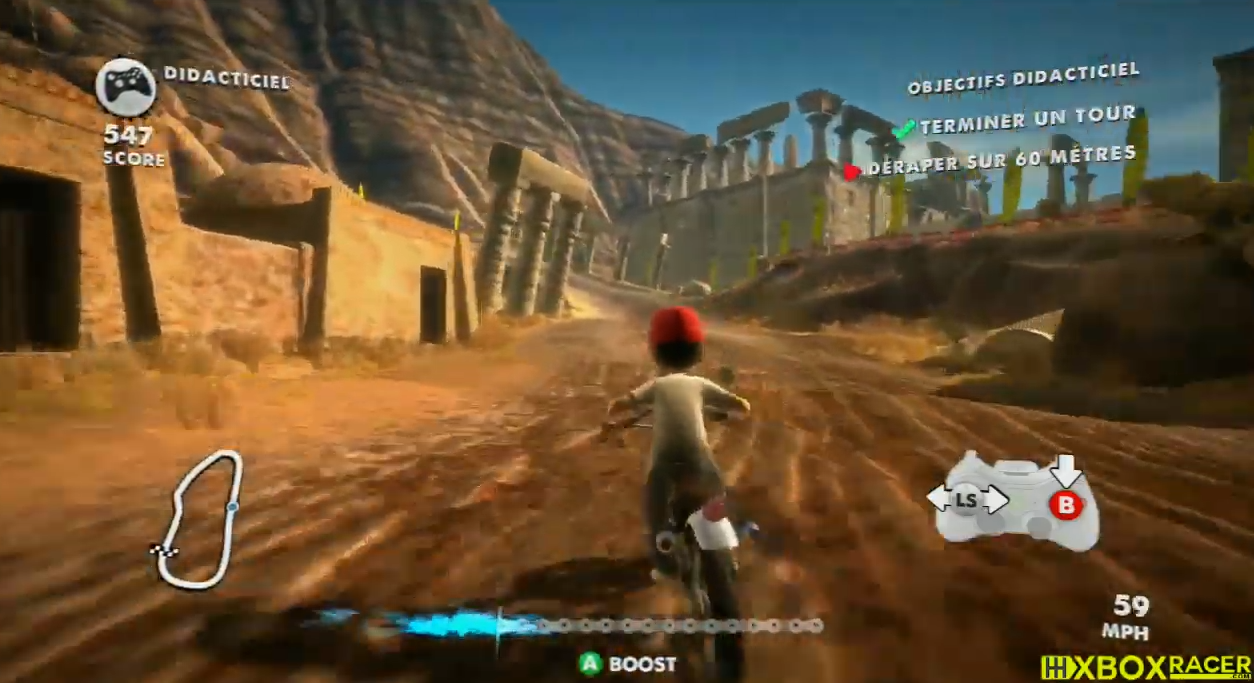This screenshot has width=1254, height=683.
Task: Select the Didacticiel controller icon
Action: (x=125, y=87)
